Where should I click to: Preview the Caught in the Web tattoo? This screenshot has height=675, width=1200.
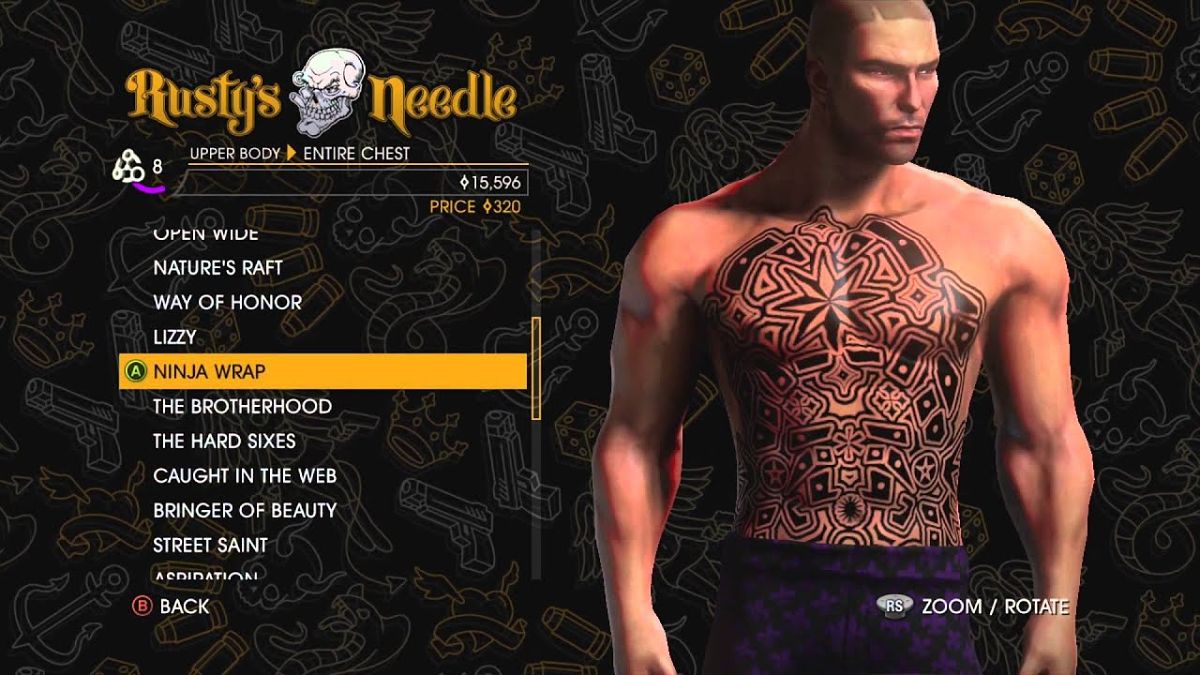(x=245, y=476)
